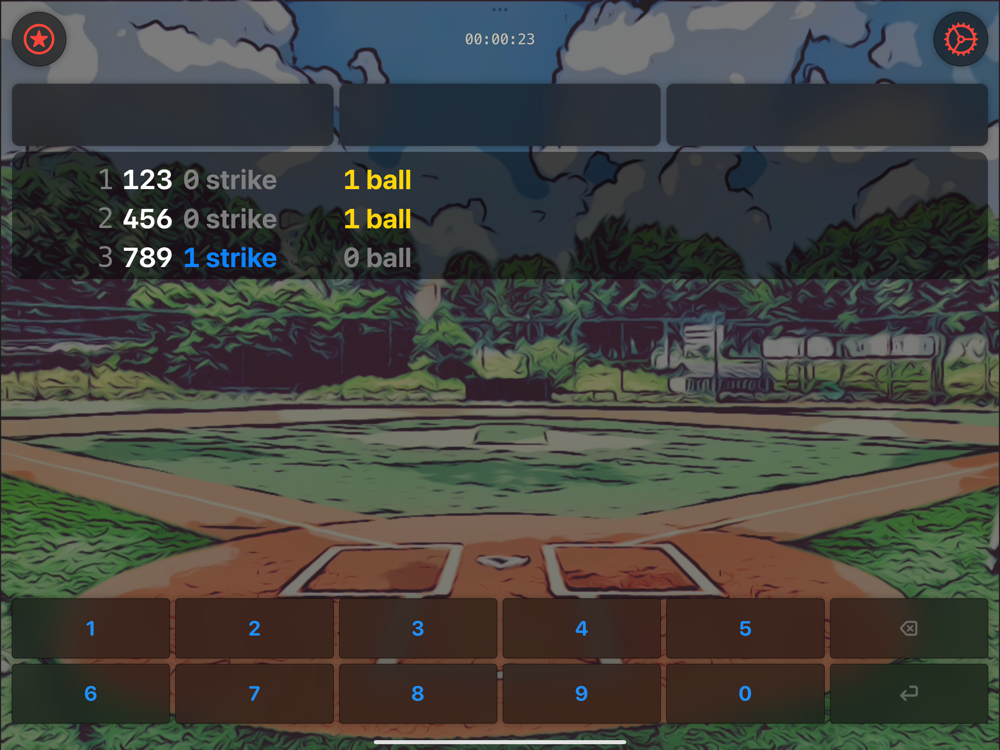Submit the guess with the enter key
The height and width of the screenshot is (750, 1000).
click(908, 694)
